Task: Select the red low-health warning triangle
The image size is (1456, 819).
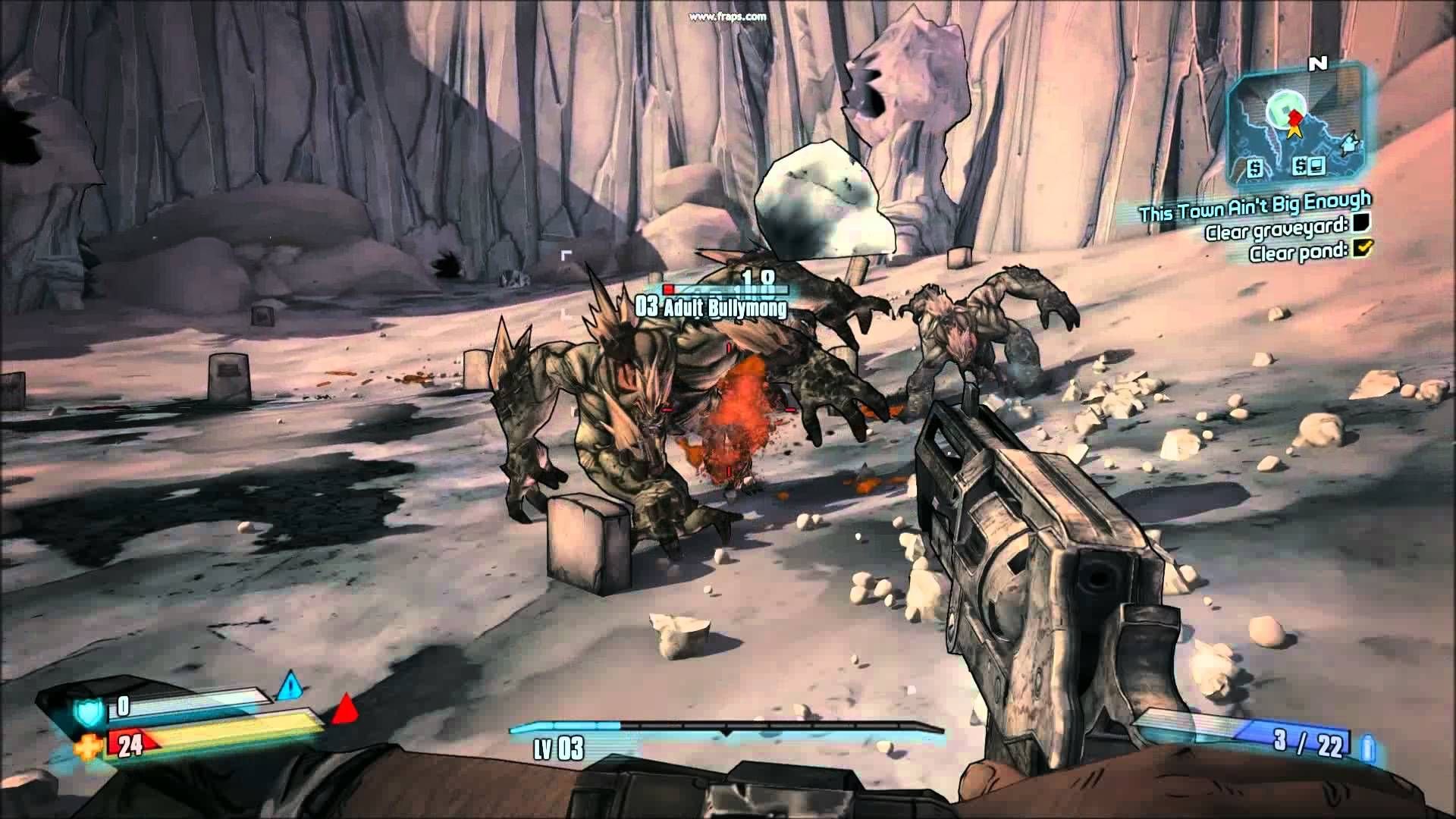Action: tap(346, 711)
